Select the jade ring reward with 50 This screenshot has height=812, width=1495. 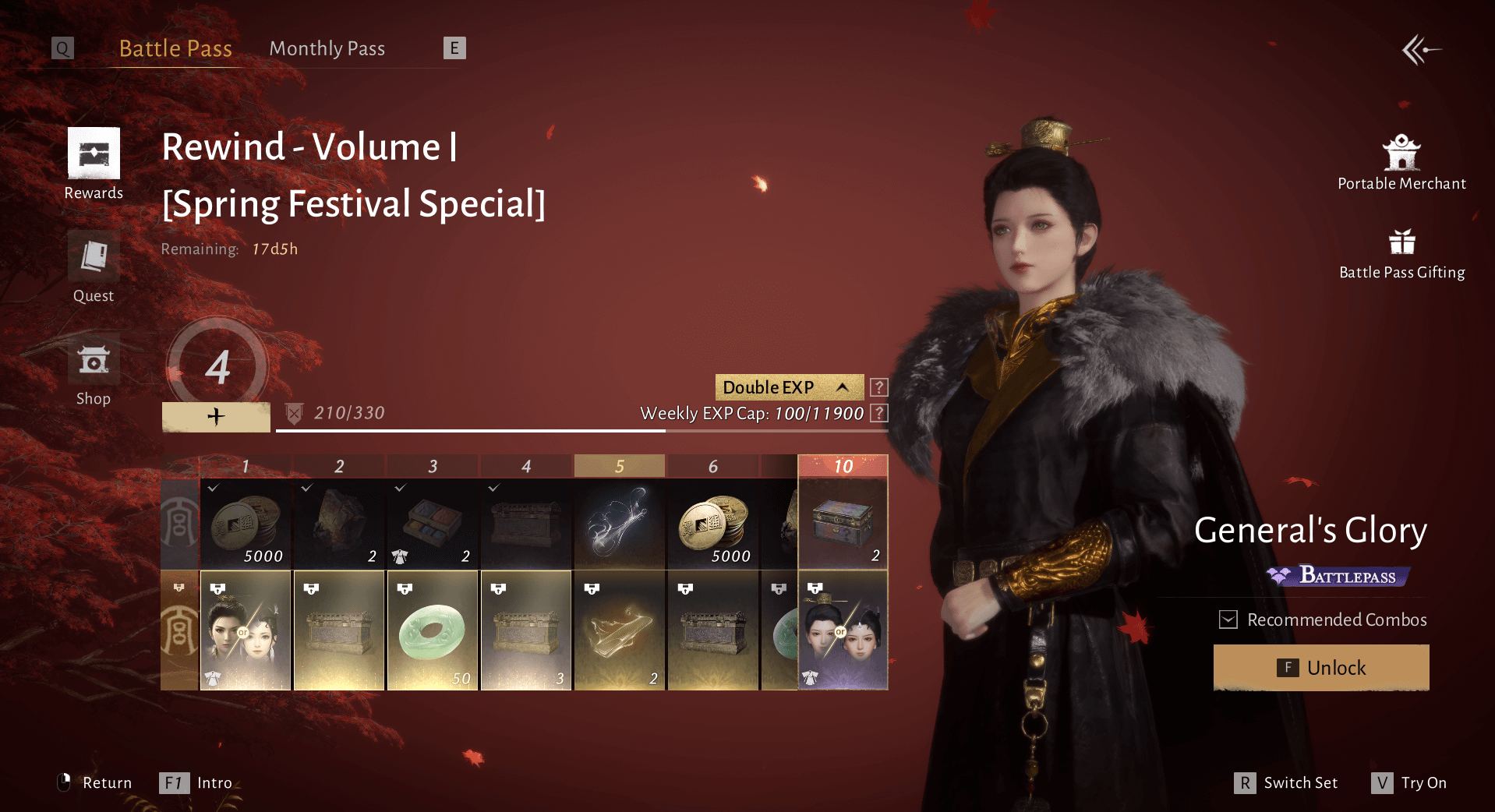pyautogui.click(x=433, y=630)
